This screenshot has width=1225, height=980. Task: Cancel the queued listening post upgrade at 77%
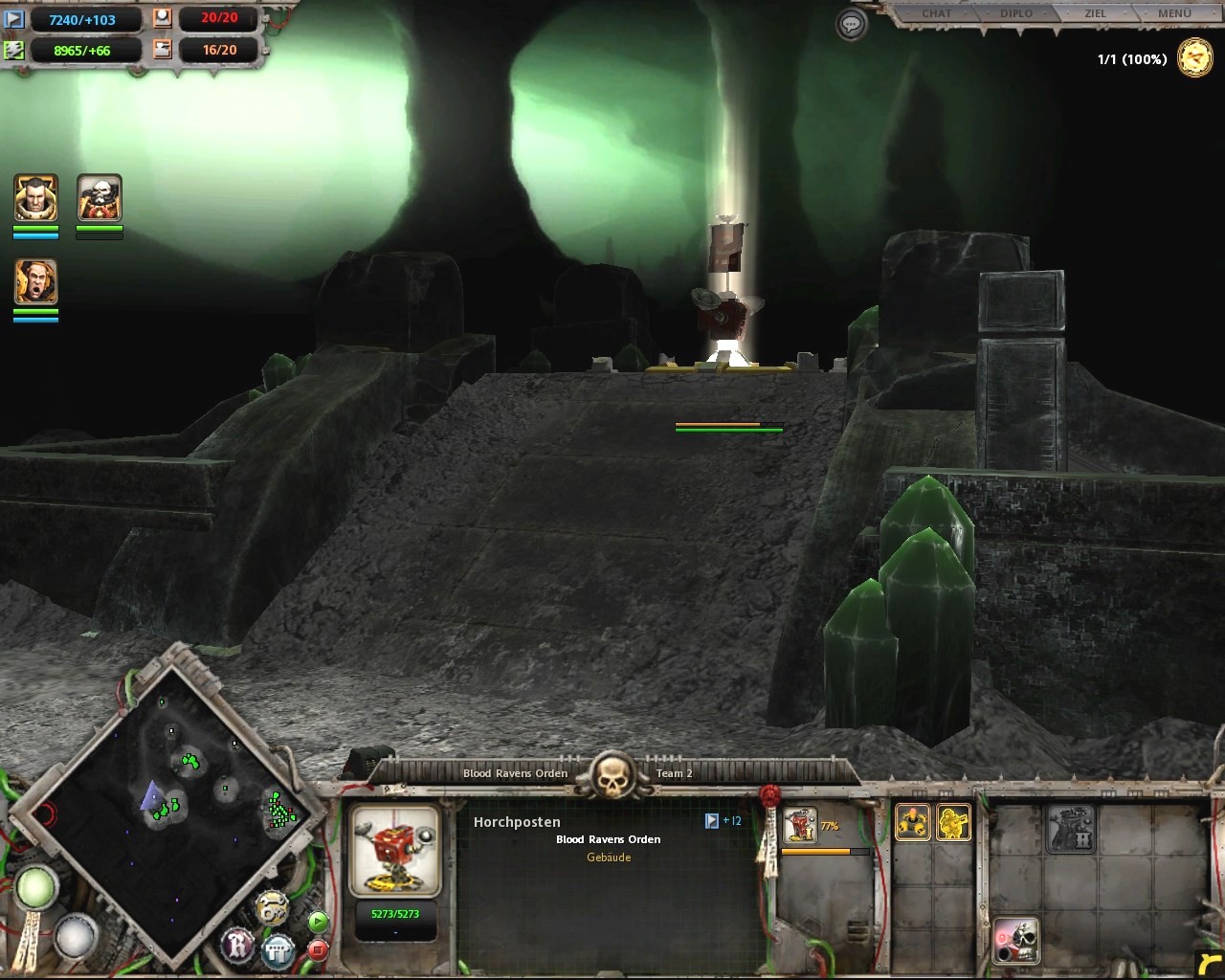tap(800, 826)
